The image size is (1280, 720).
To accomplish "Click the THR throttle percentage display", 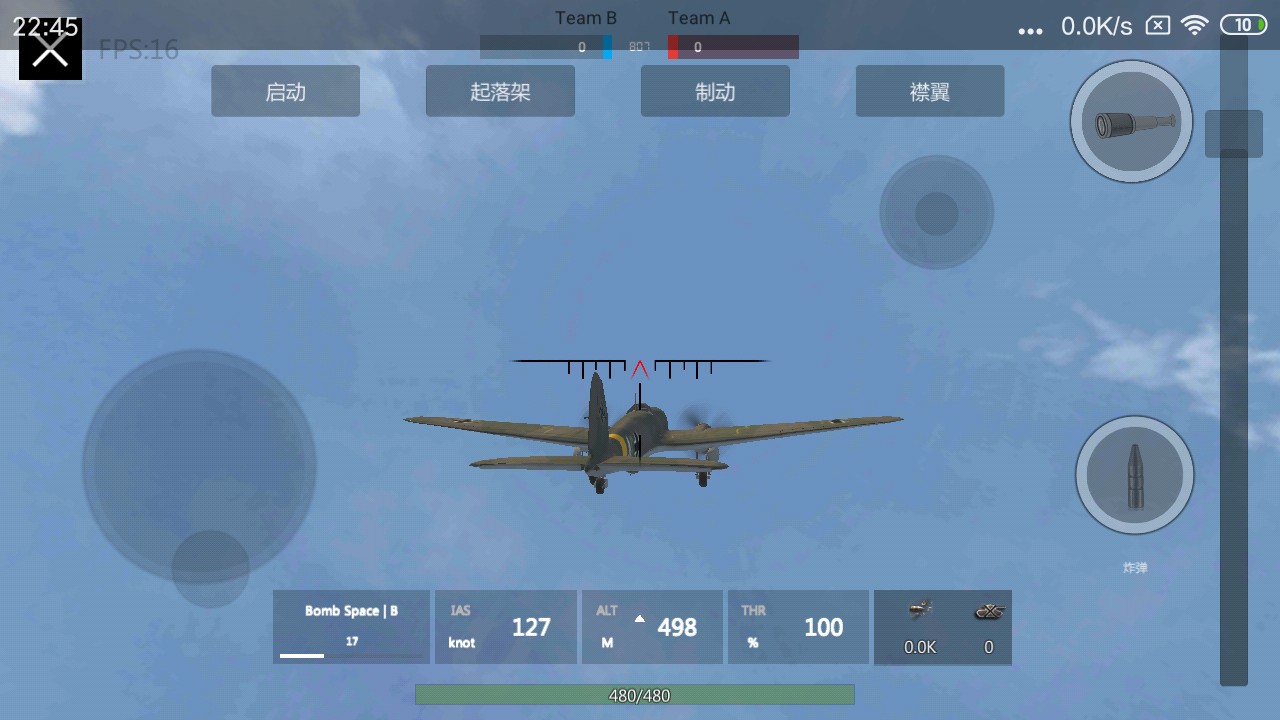I will click(x=798, y=627).
